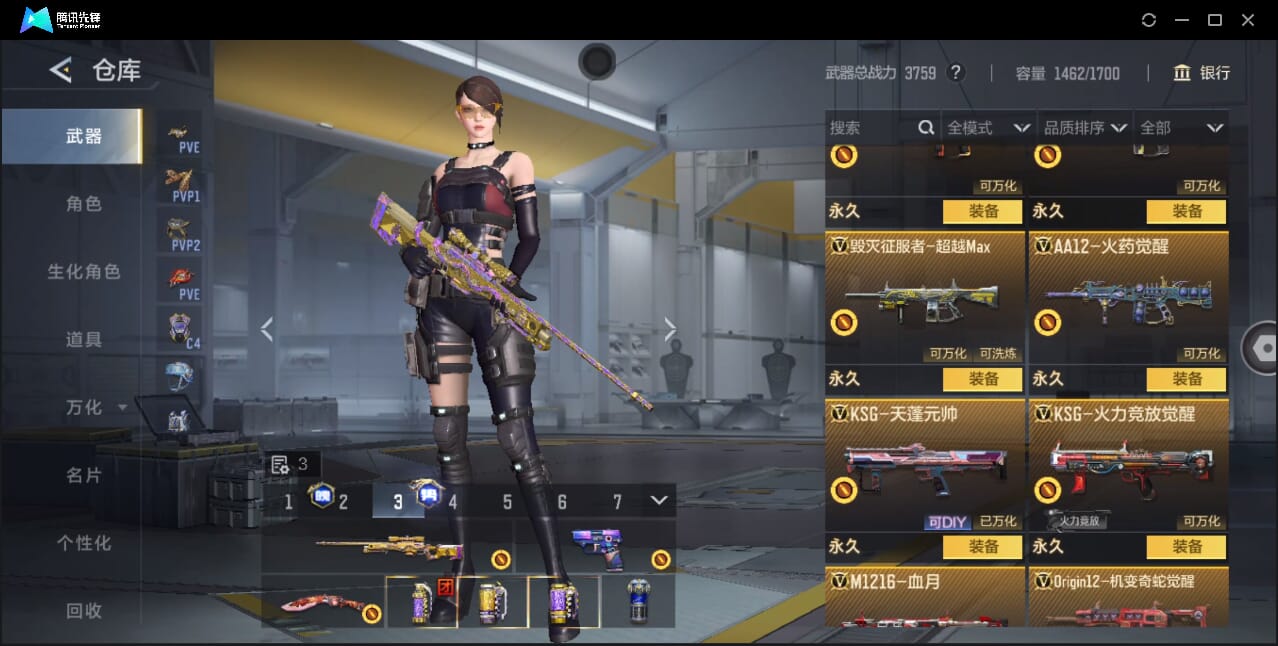Viewport: 1278px width, 646px height.
Task: Show the weapon power help question mark
Action: (956, 73)
